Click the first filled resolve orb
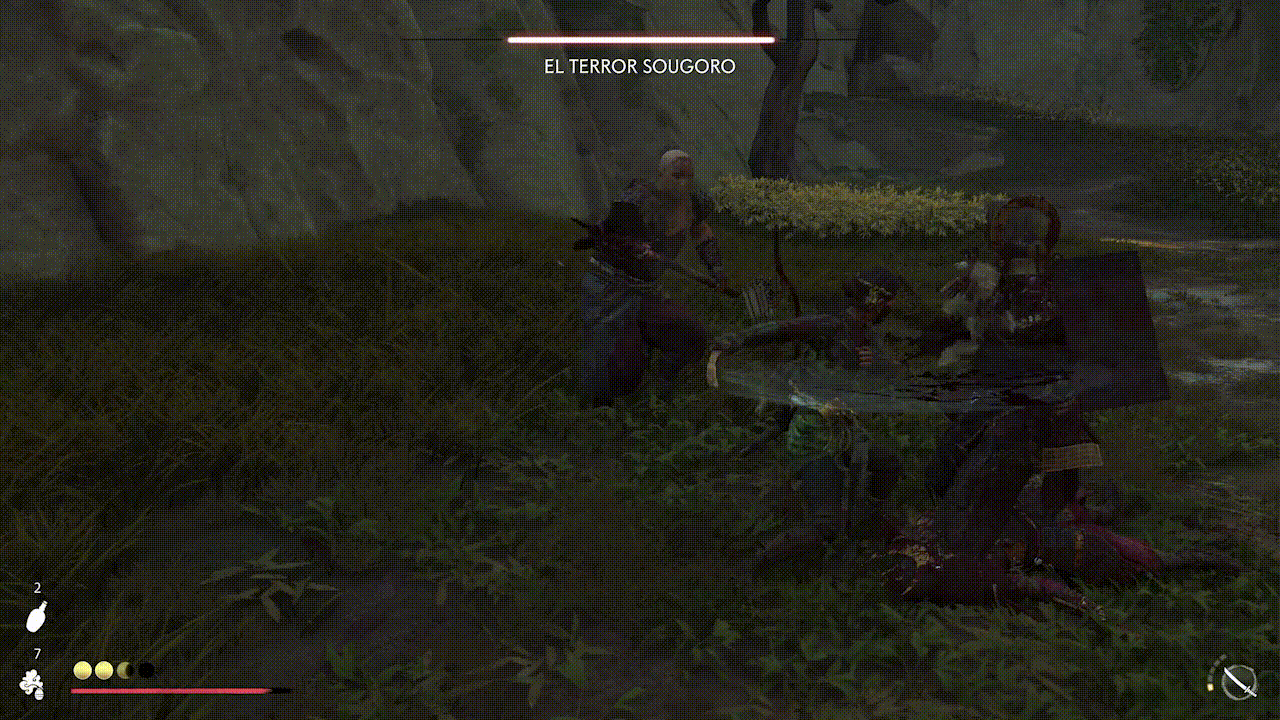The image size is (1280, 720). [x=82, y=668]
